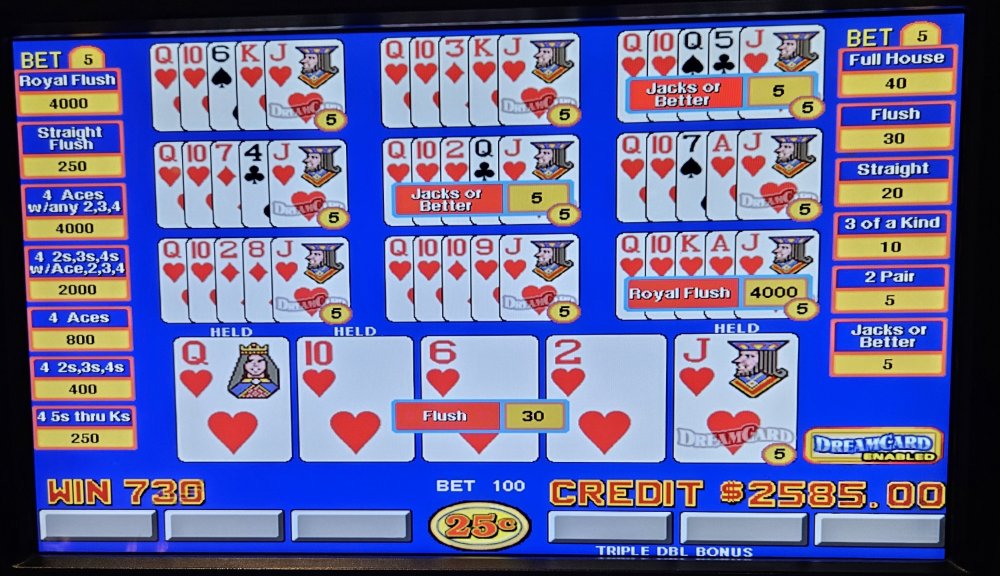This screenshot has width=1000, height=576.
Task: Click the DreamCard Enabled button
Action: pos(873,446)
